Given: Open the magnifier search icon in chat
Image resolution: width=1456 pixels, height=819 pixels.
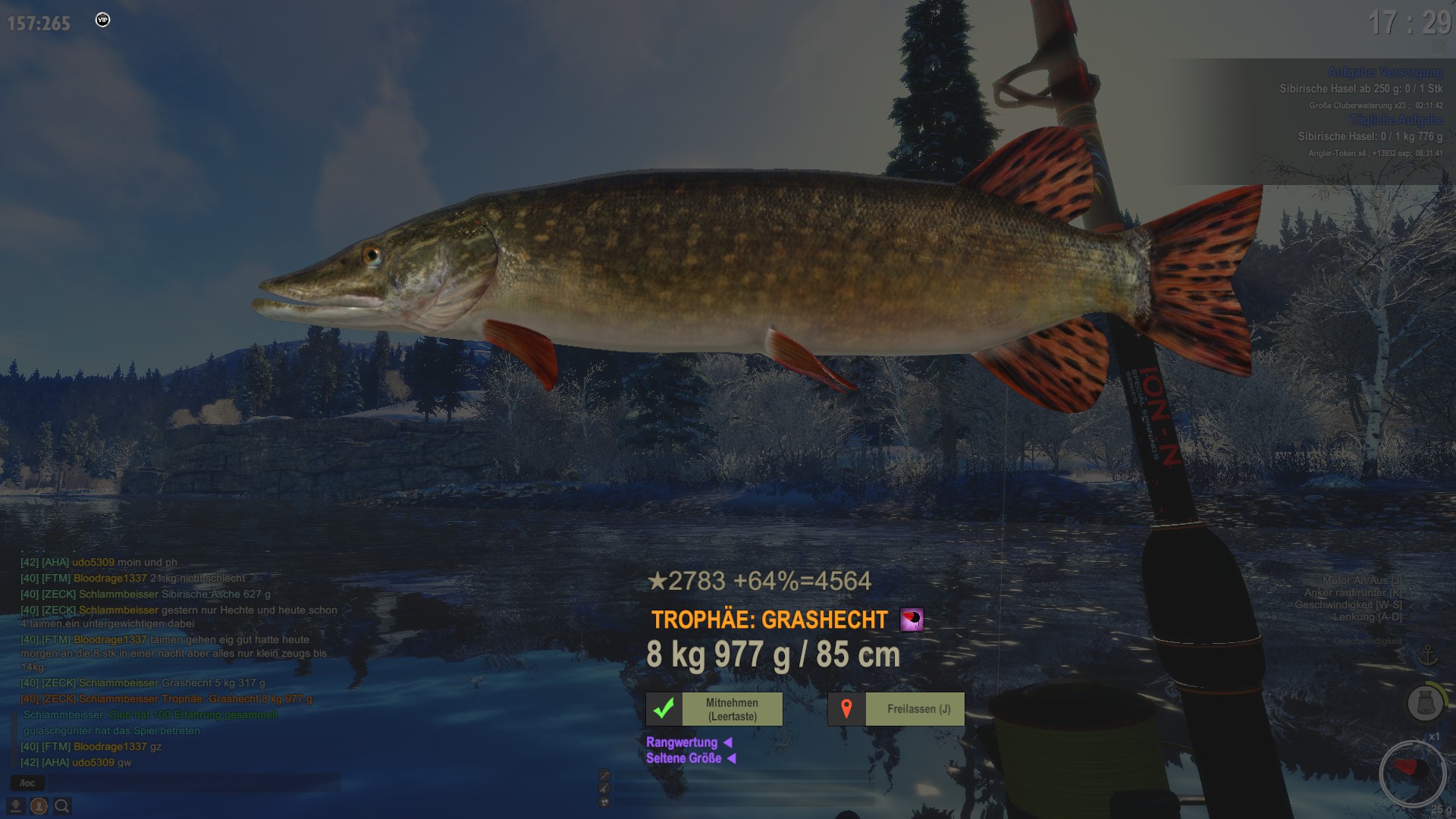Looking at the screenshot, I should pos(62,806).
